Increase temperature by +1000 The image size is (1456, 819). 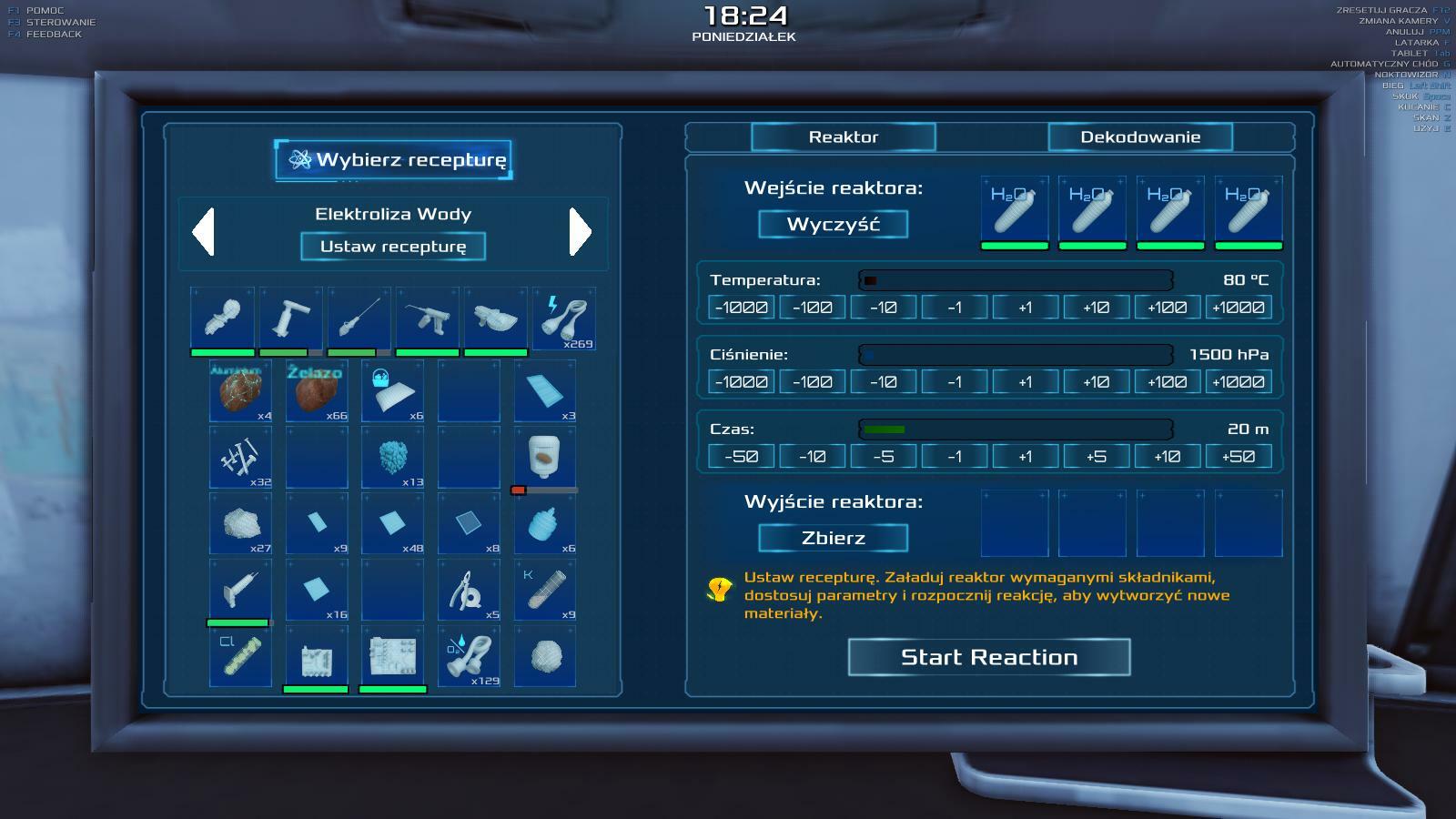tap(1238, 308)
